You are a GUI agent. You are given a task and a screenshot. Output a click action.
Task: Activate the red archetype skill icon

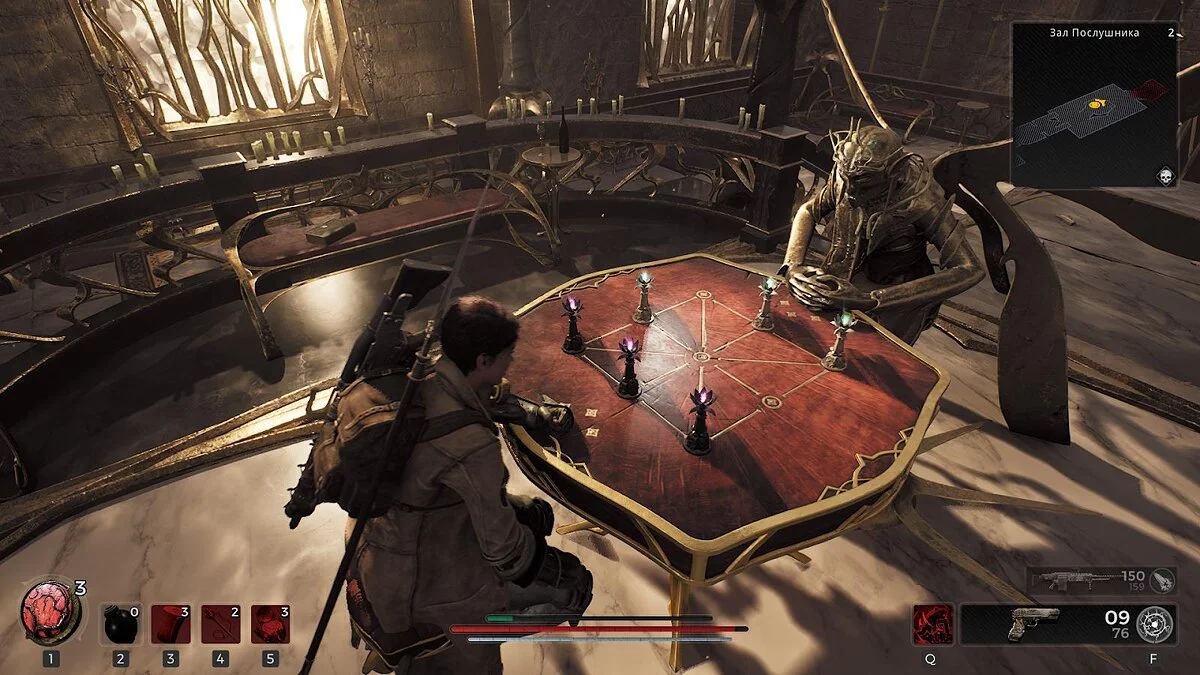(932, 624)
